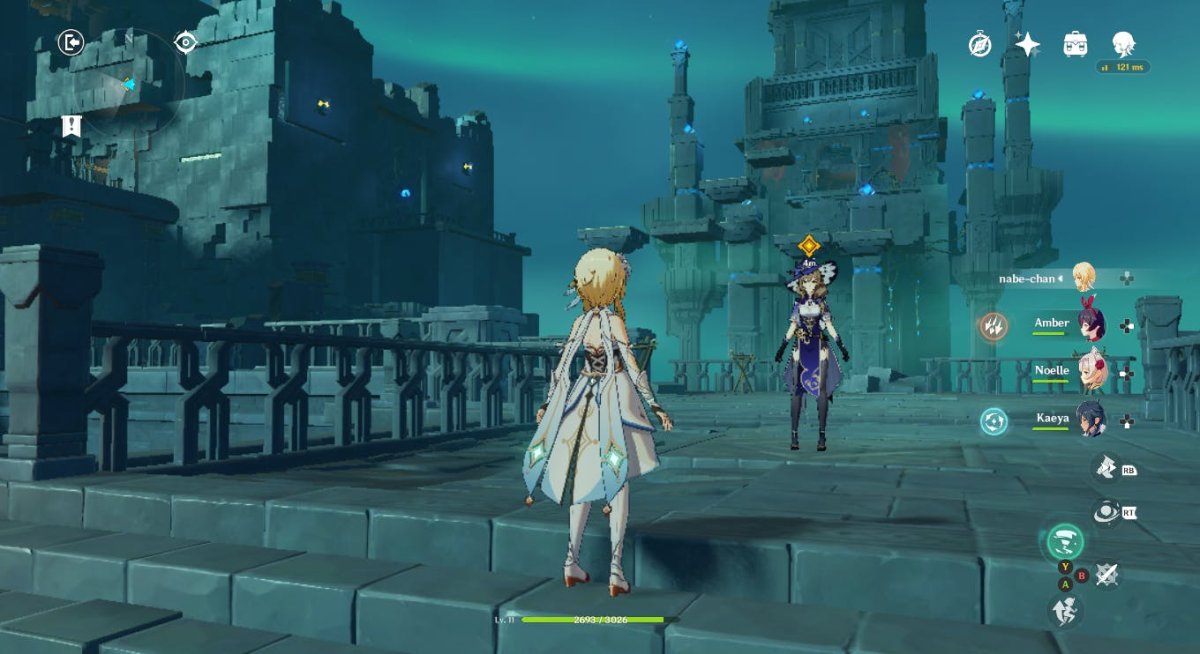Open the backpack inventory
The image size is (1200, 654).
click(x=1075, y=43)
